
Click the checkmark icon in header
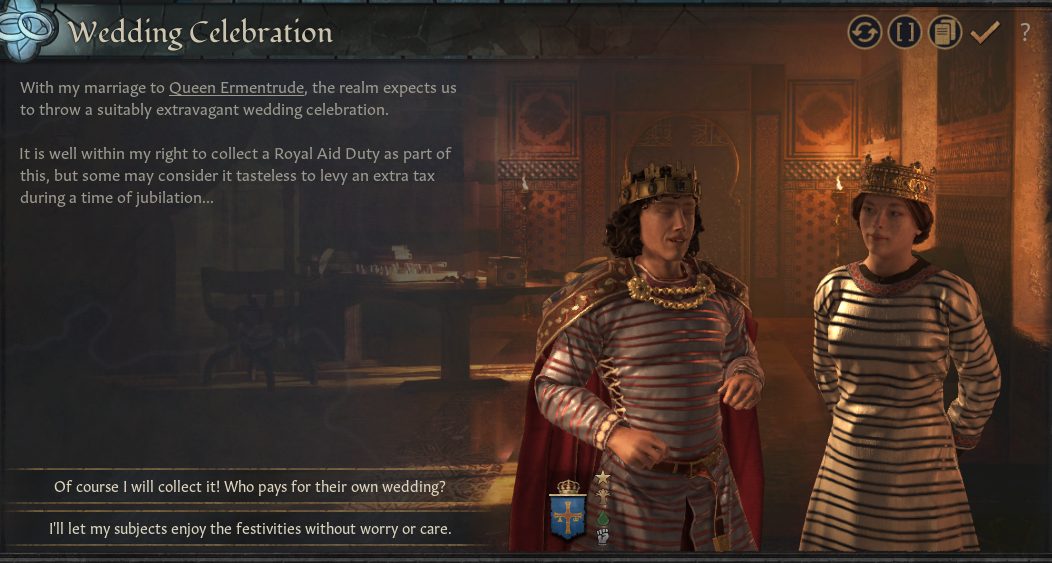(x=985, y=32)
